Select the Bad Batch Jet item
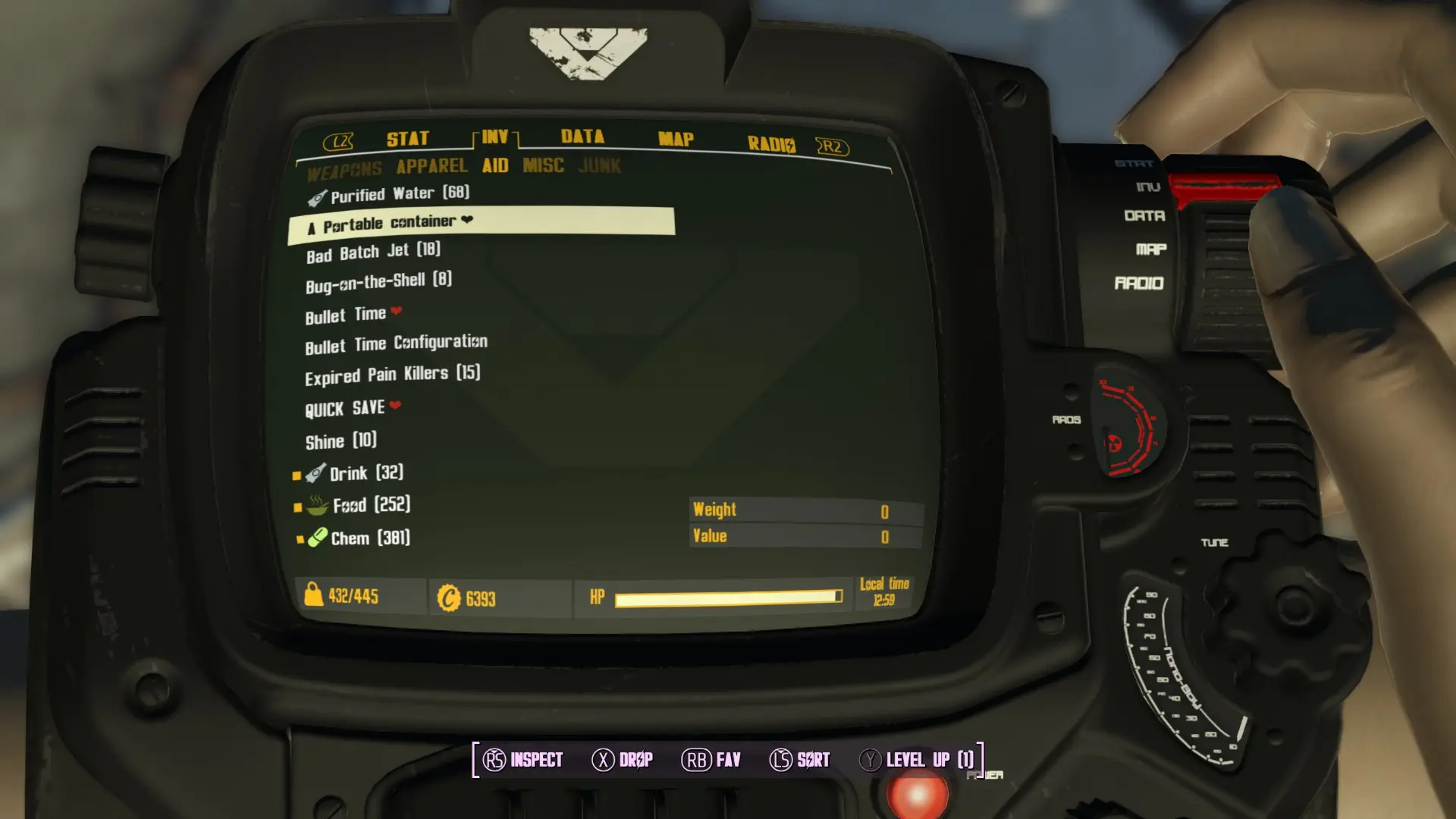 pos(373,252)
